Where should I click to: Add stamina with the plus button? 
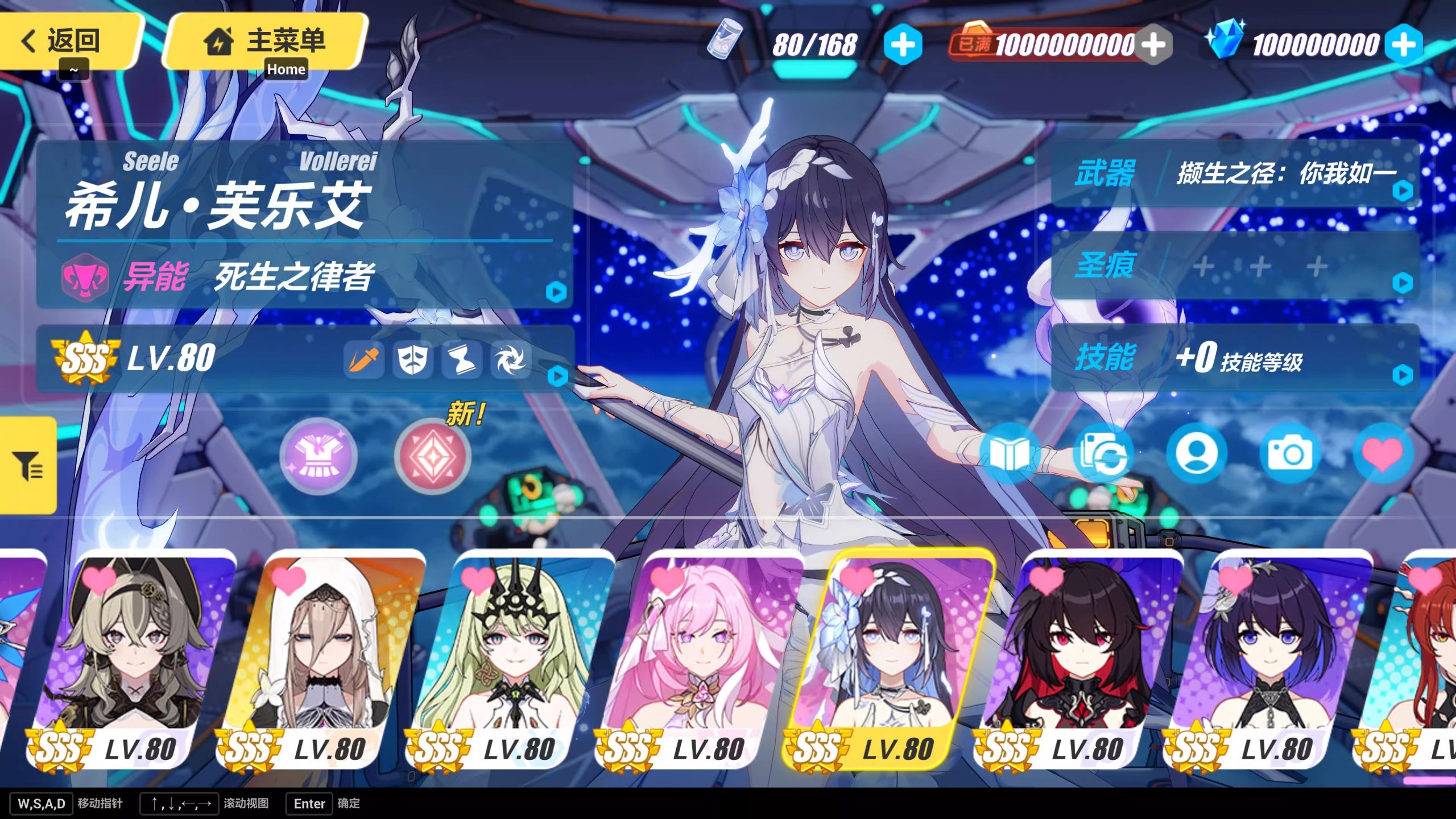point(903,44)
